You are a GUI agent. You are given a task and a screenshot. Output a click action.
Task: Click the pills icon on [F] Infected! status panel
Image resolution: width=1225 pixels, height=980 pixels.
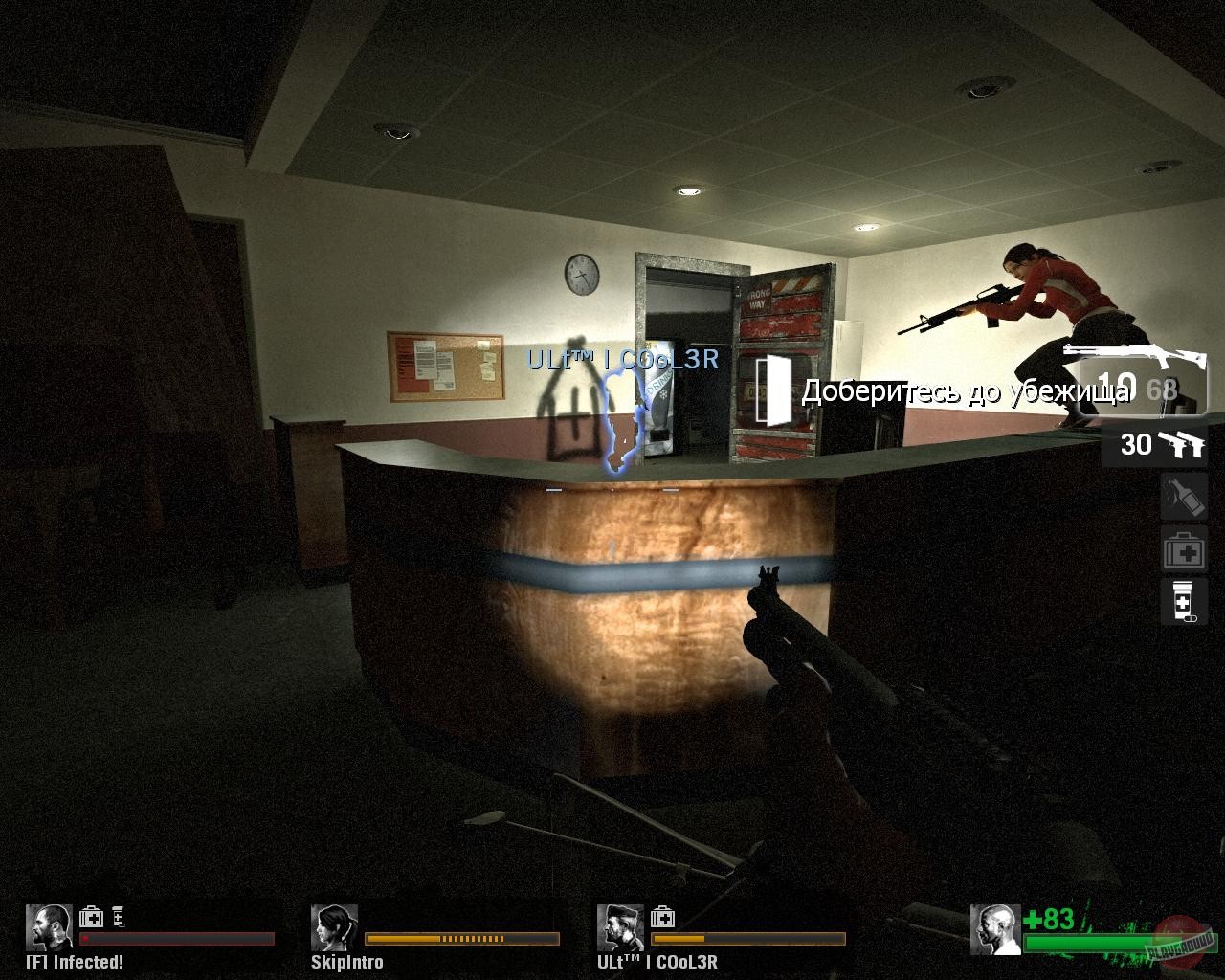pos(119,916)
